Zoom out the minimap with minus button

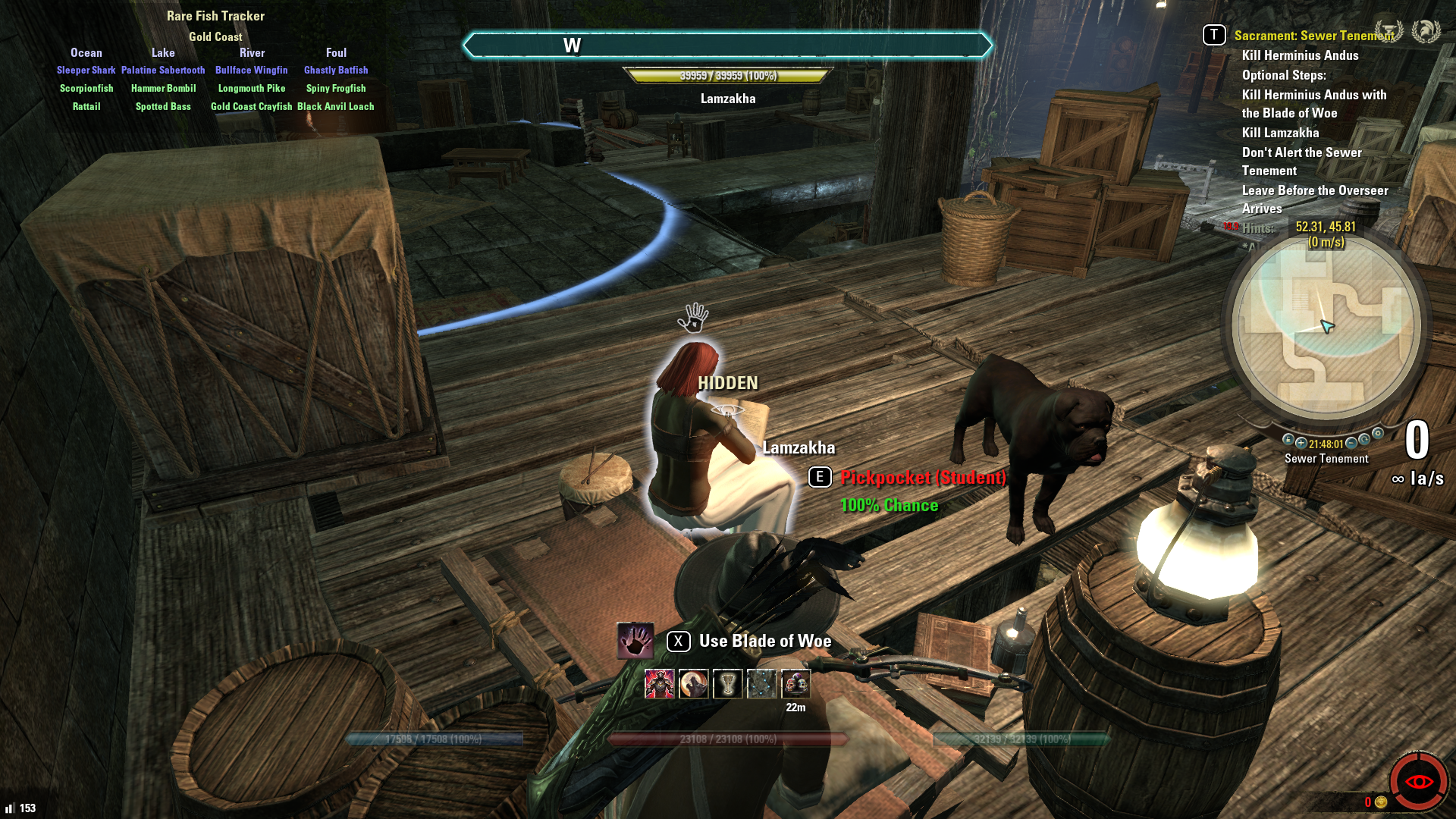click(1351, 444)
